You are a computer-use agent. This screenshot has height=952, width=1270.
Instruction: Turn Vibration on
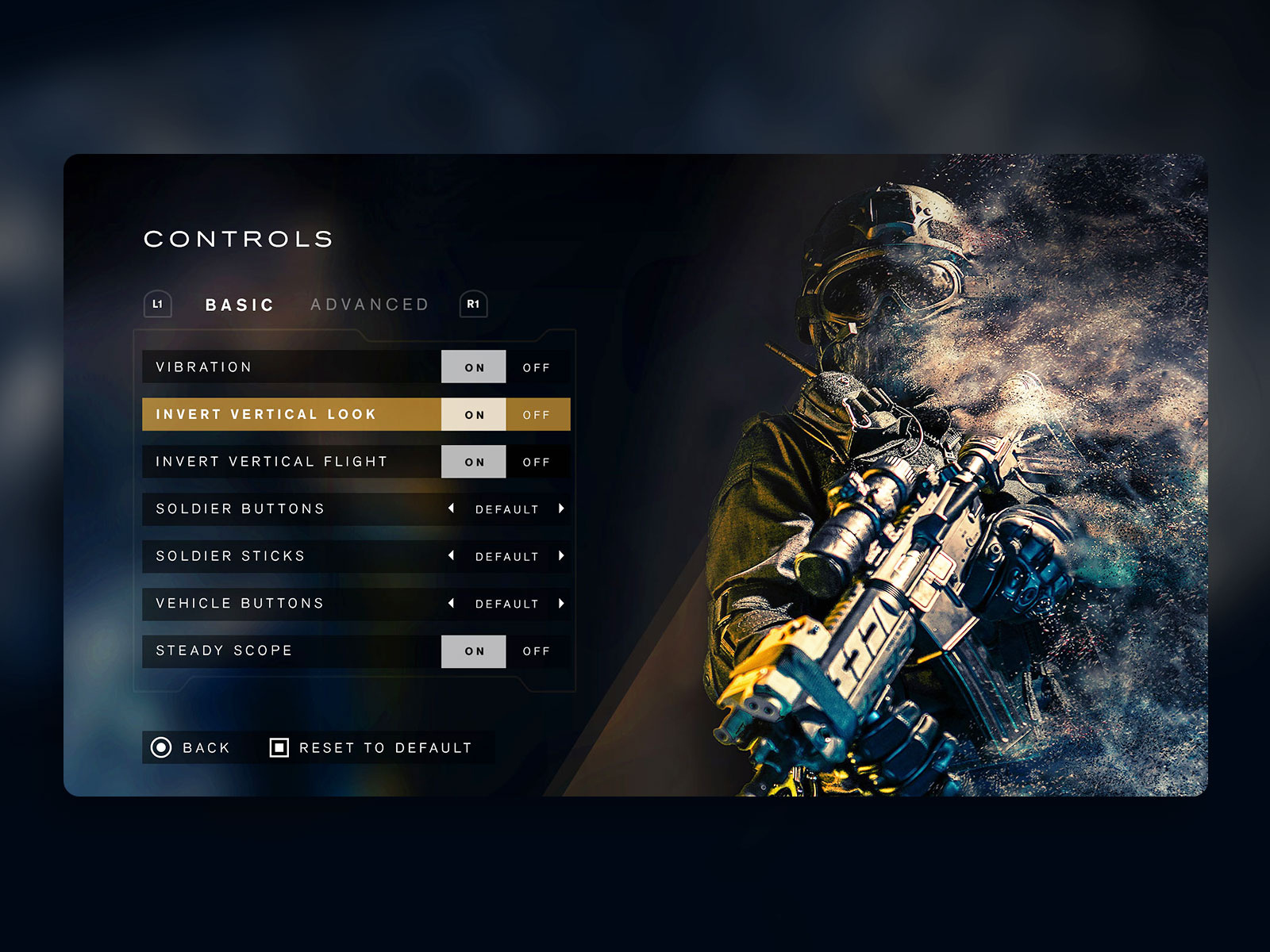[473, 367]
